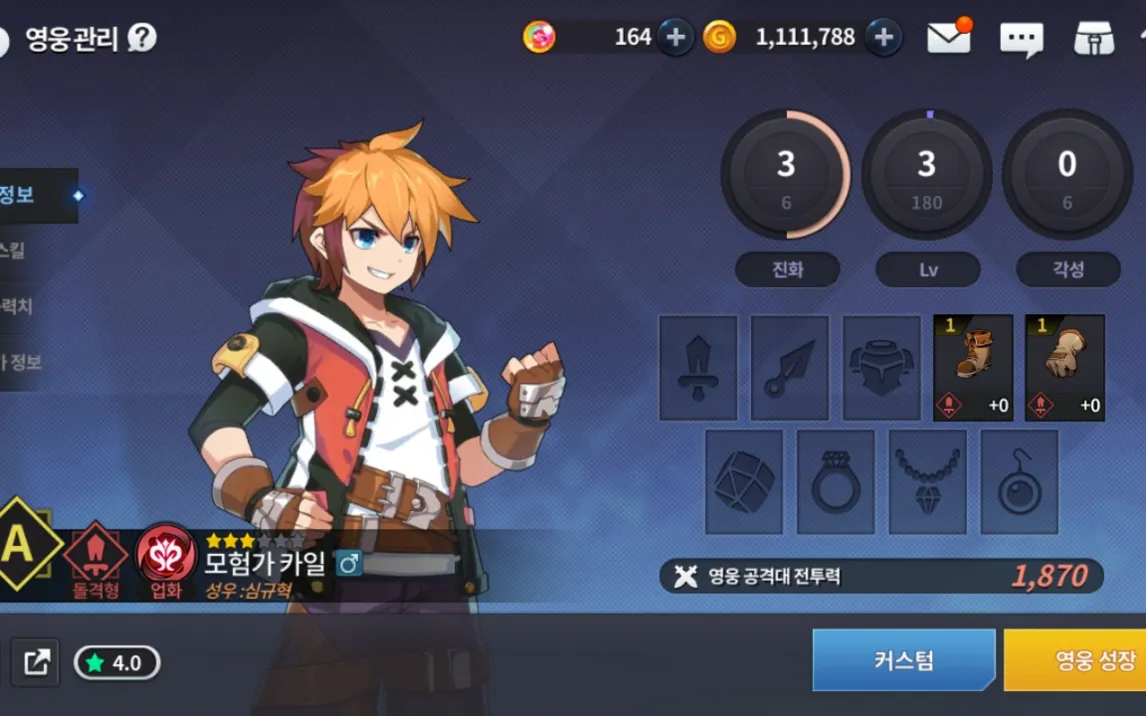The height and width of the screenshot is (716, 1146).
Task: Choose the empty necklace accessory slot
Action: pyautogui.click(x=927, y=482)
